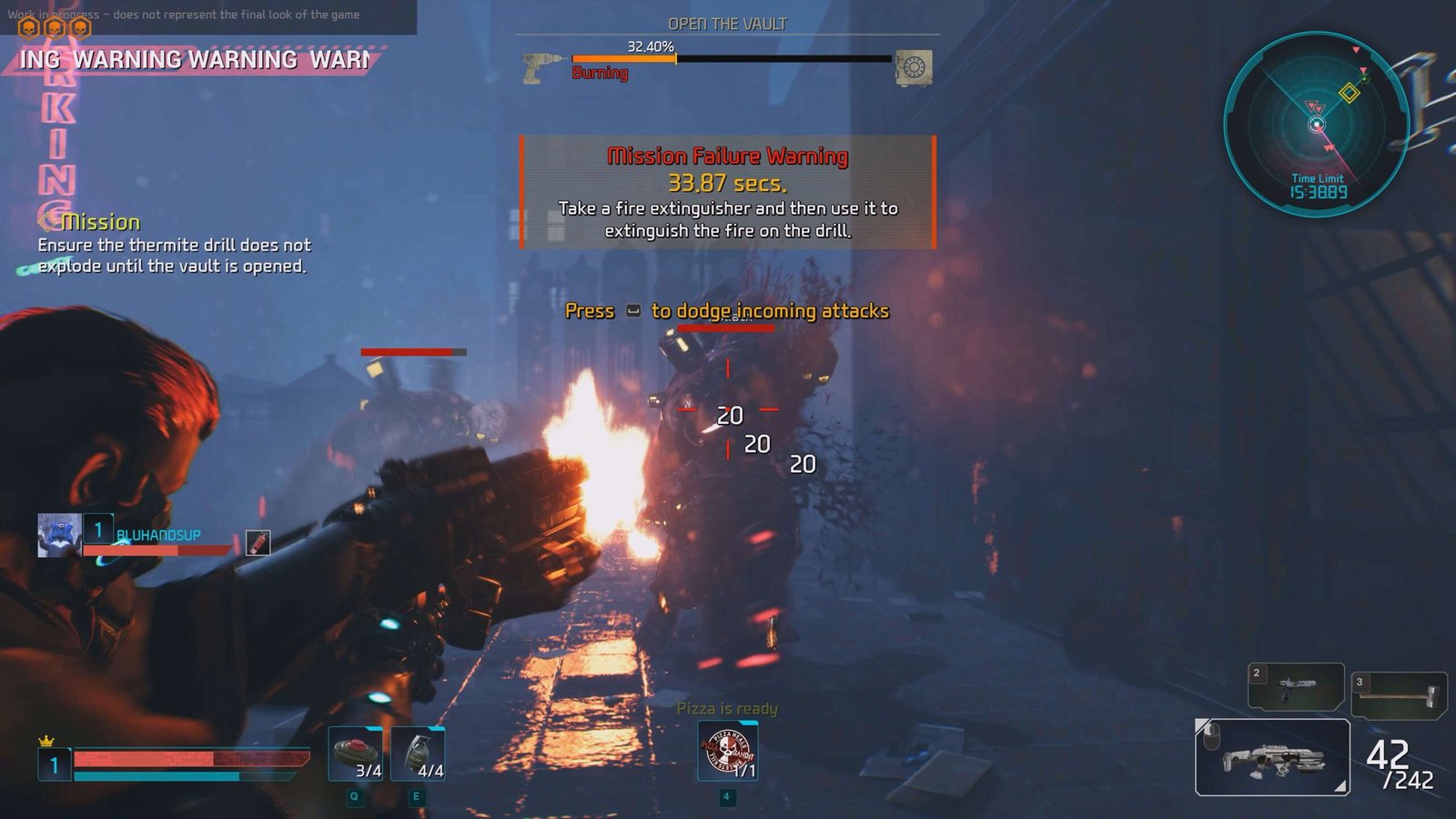Select the frag grenade slot
Screen dimensions: 1456x819
[x=418, y=753]
